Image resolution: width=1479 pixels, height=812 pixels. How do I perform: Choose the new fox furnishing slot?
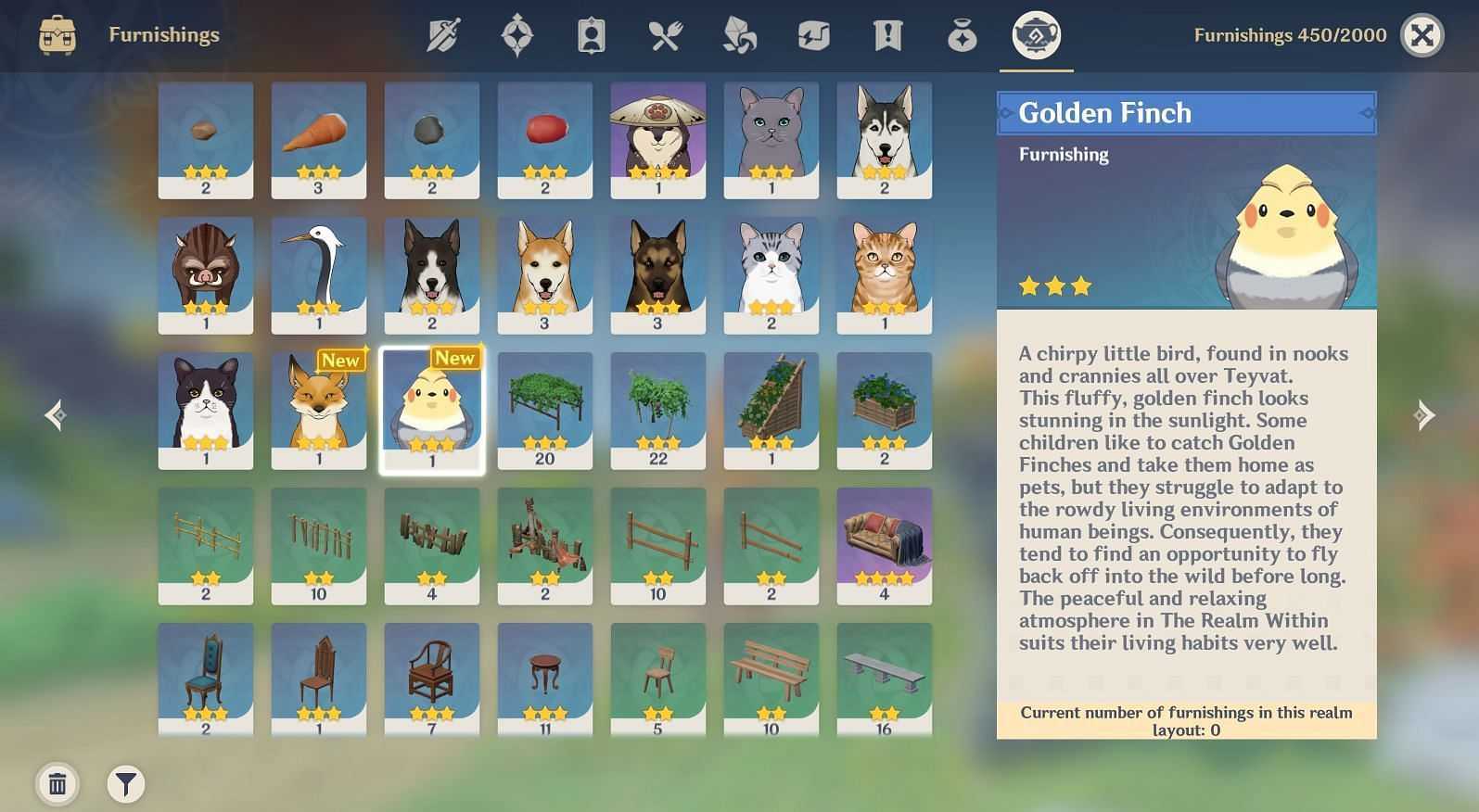coord(319,411)
